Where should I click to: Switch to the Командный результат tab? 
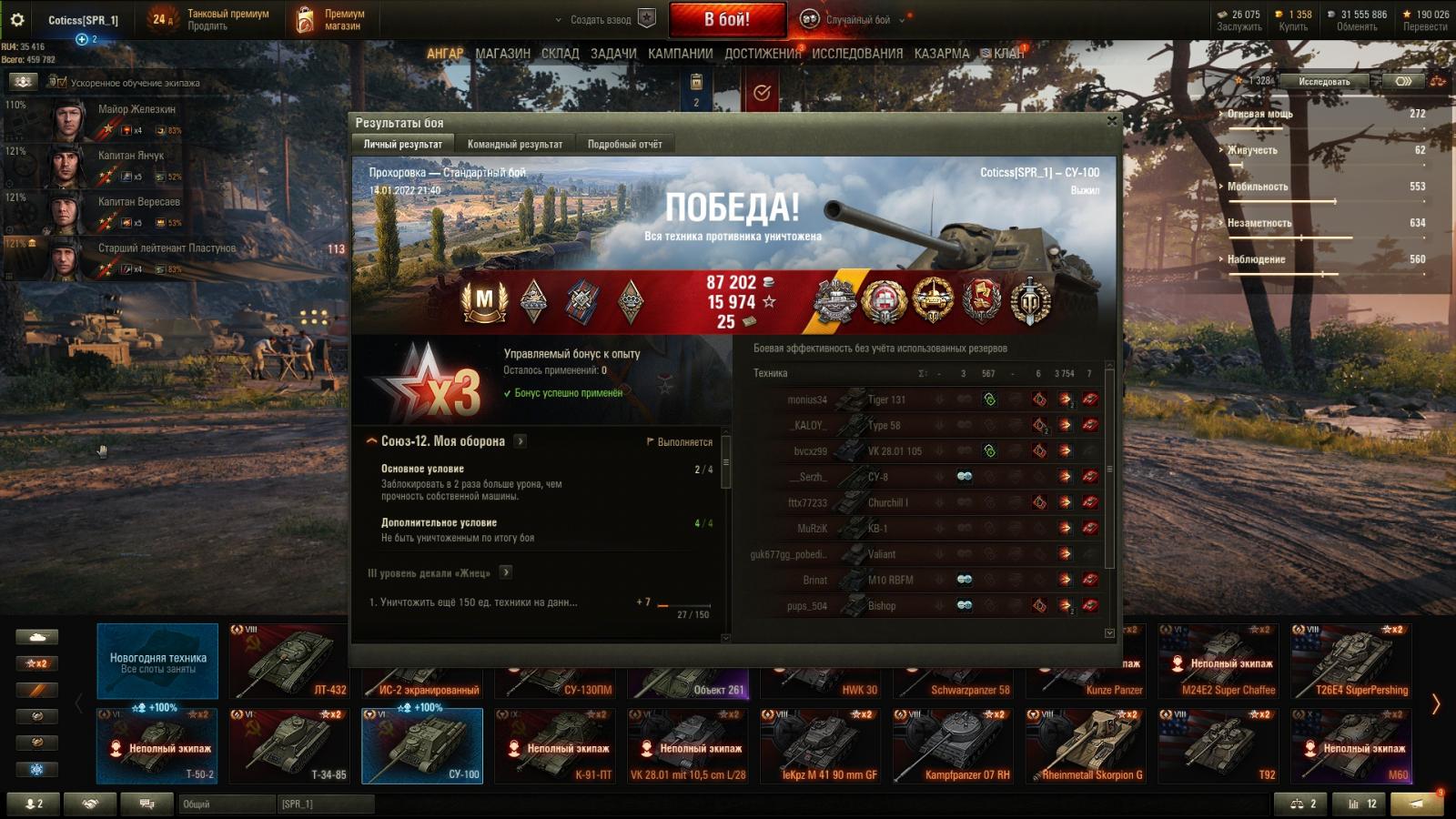click(x=514, y=144)
